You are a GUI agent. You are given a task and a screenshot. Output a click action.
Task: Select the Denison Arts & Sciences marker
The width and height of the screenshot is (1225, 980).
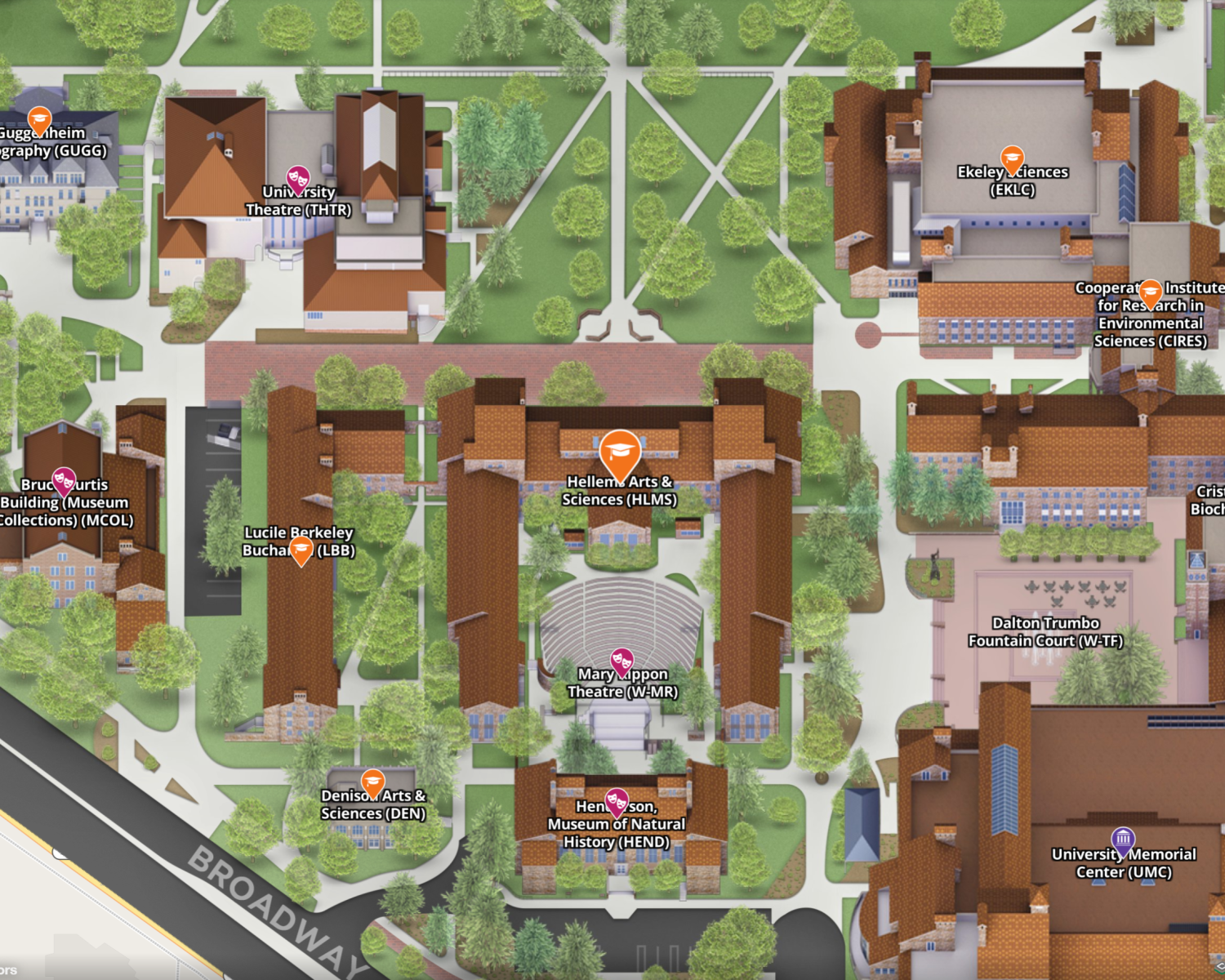372,782
